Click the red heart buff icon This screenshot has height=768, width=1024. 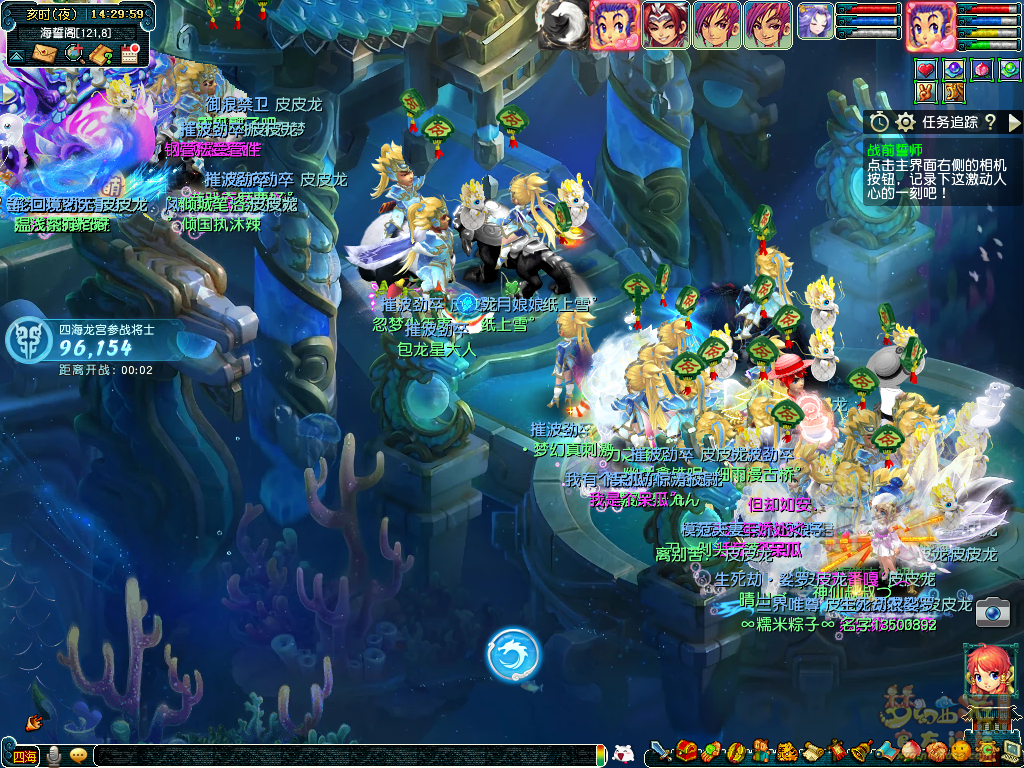(x=926, y=69)
